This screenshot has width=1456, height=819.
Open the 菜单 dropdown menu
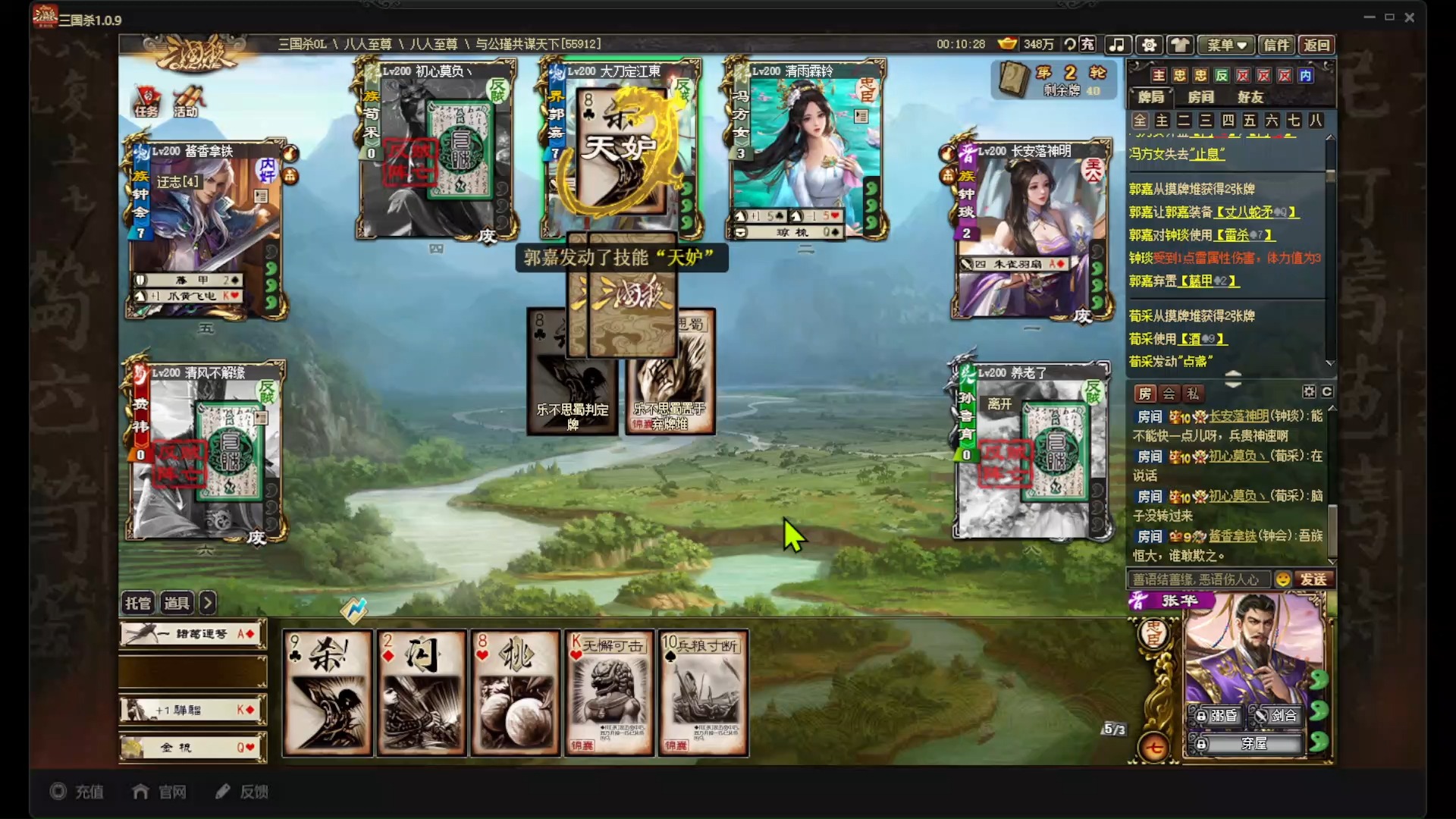tap(1226, 45)
